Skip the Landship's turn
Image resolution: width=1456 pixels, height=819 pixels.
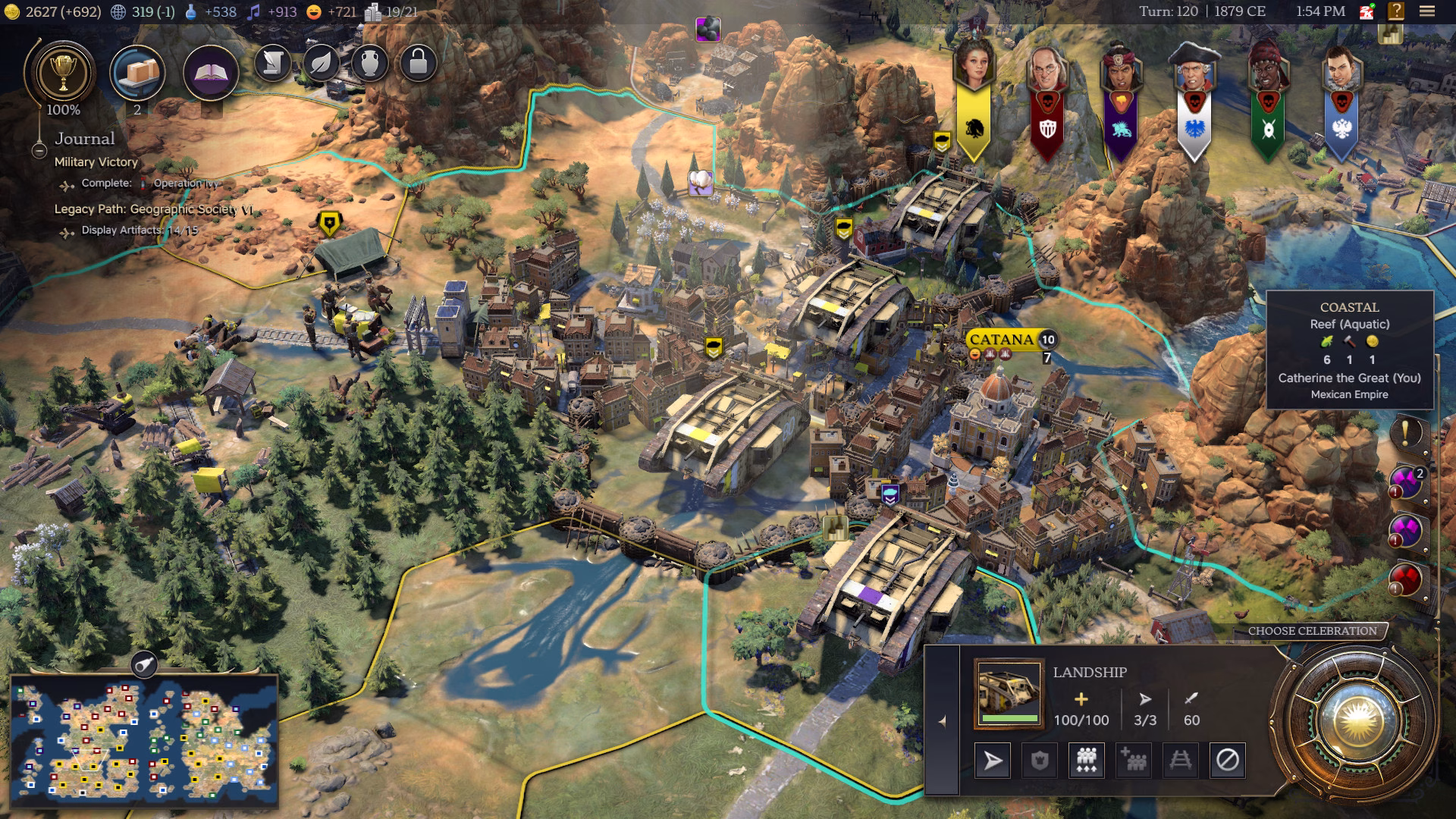(1227, 760)
